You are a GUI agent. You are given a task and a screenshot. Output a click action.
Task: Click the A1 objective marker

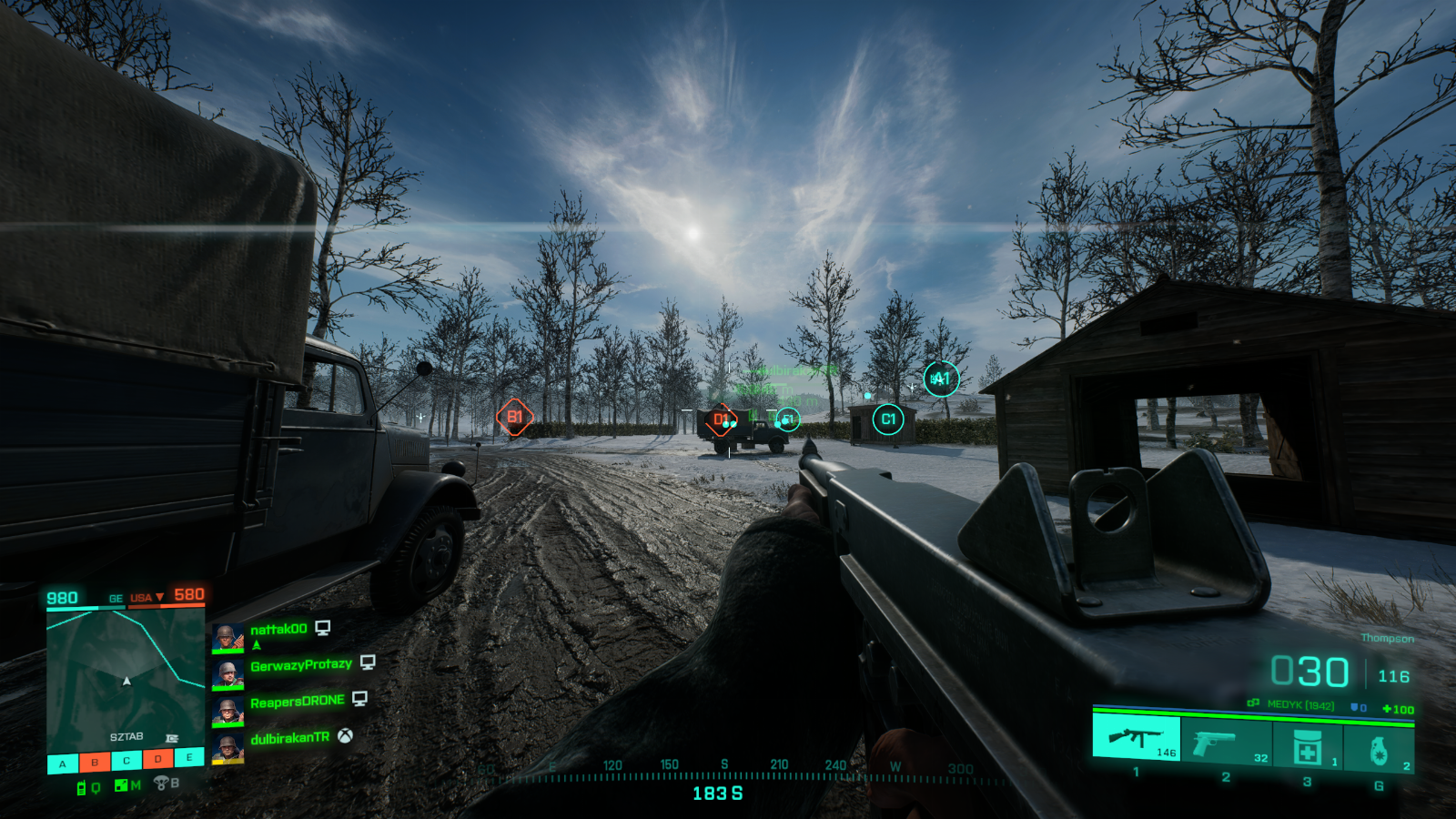pyautogui.click(x=941, y=379)
